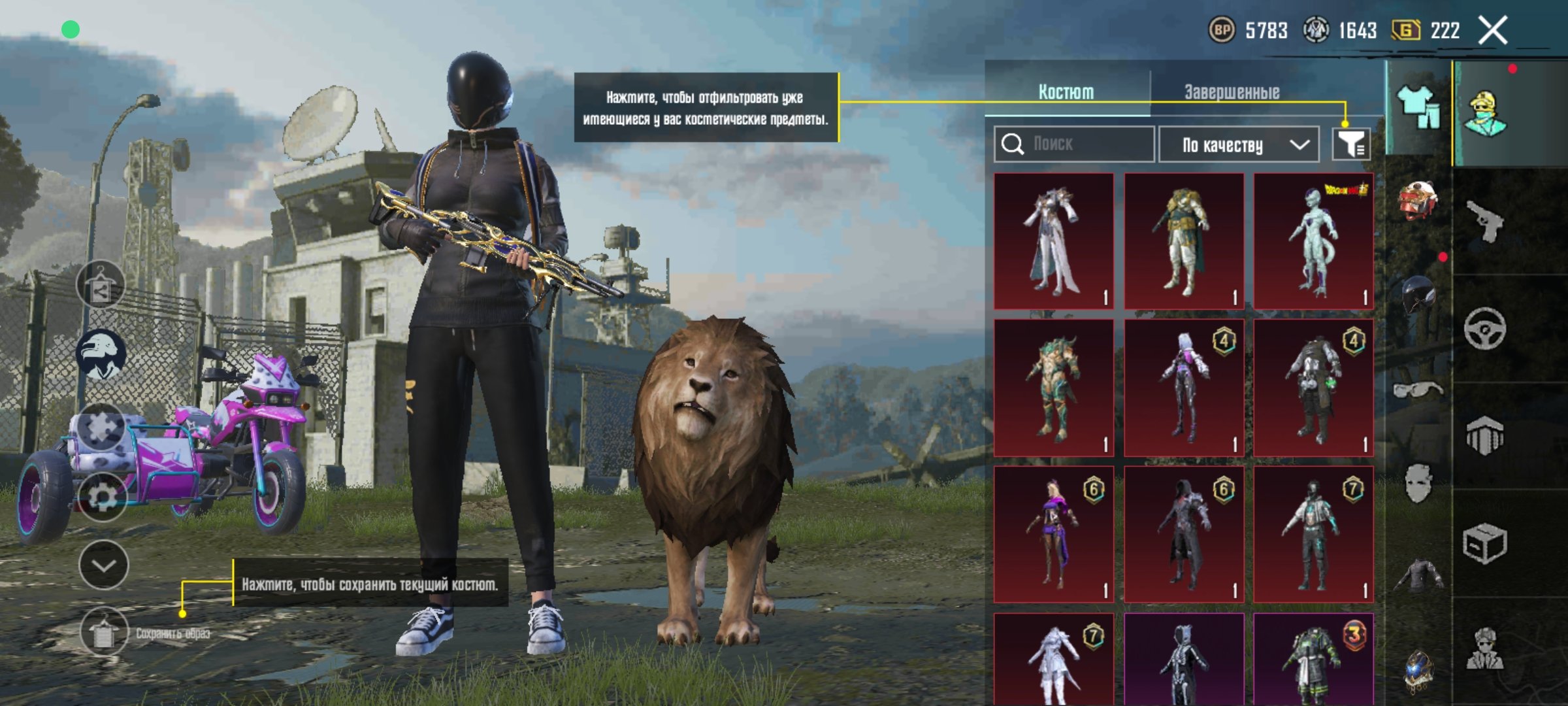Select the glasses accessory category
Screen dimensions: 1568x706
(1418, 390)
